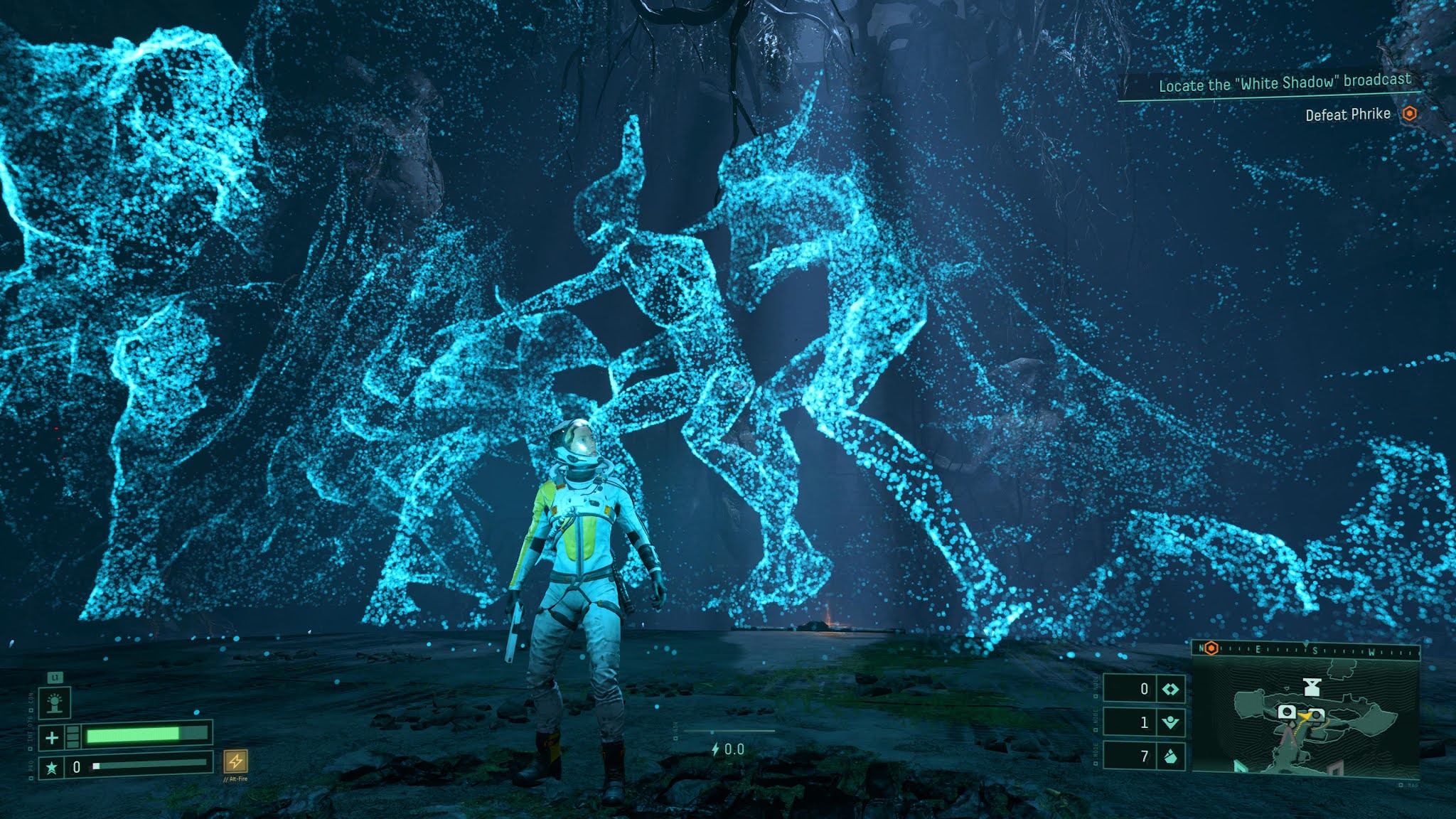Select the "White Shadow" broadcast objective
Screen dimensions: 1456x819
[1284, 83]
